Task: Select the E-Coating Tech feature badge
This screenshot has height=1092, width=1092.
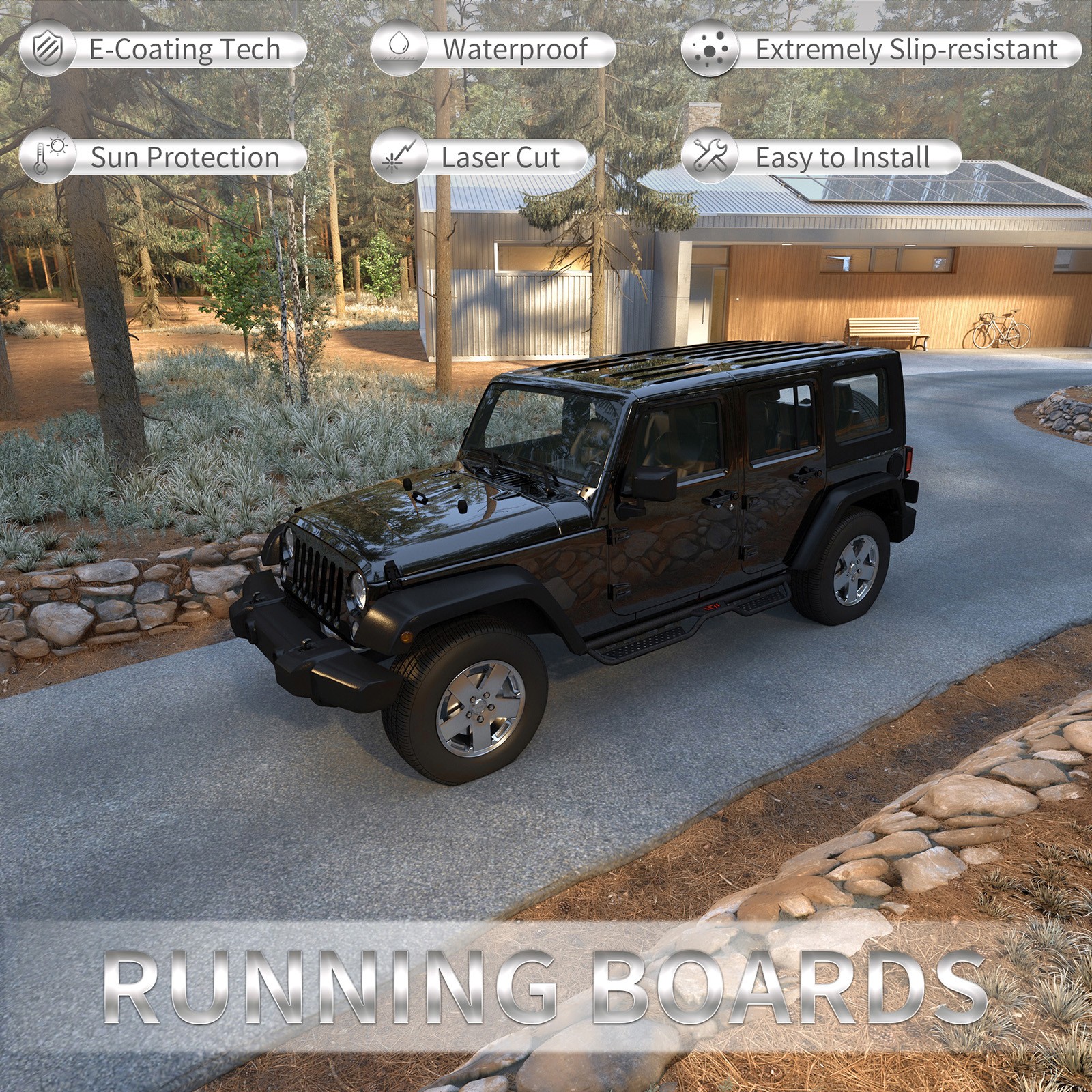Action: [x=164, y=50]
